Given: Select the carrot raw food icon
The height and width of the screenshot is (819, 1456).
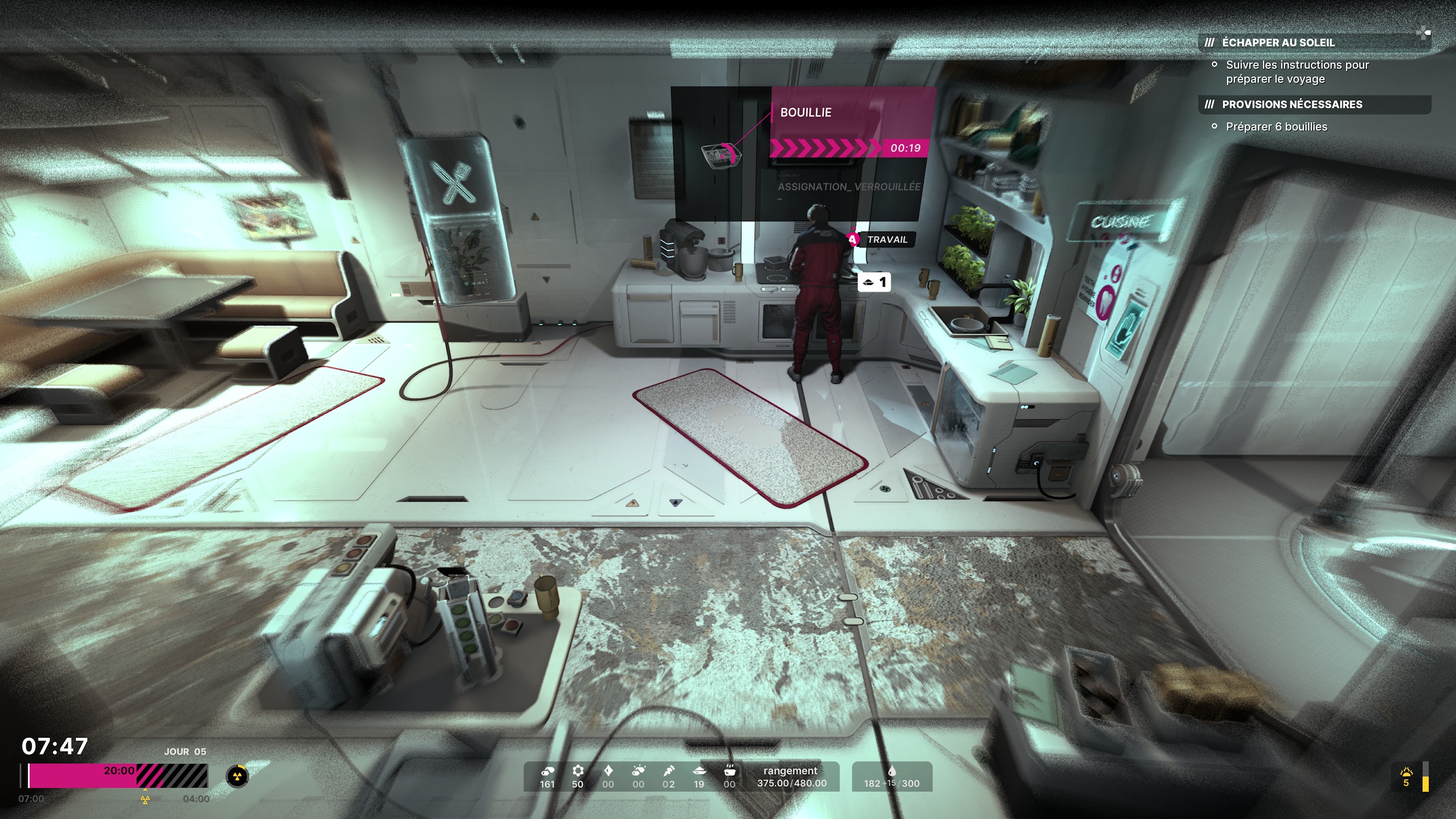Looking at the screenshot, I should (668, 771).
